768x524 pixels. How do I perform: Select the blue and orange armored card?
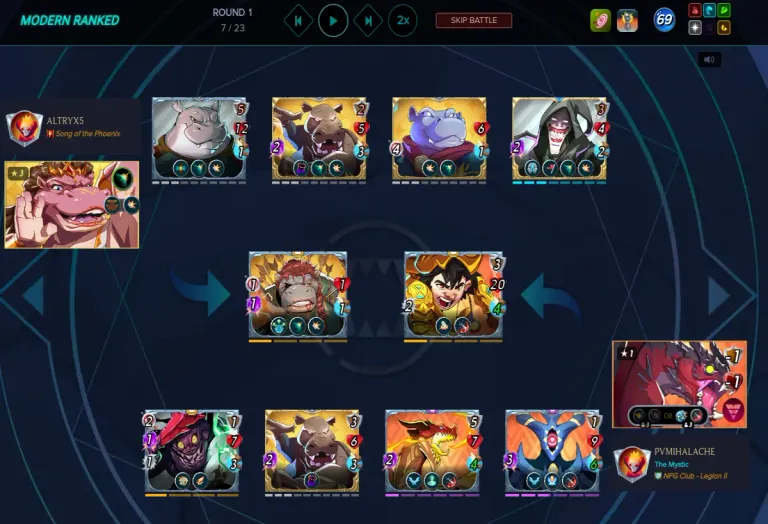[552, 450]
